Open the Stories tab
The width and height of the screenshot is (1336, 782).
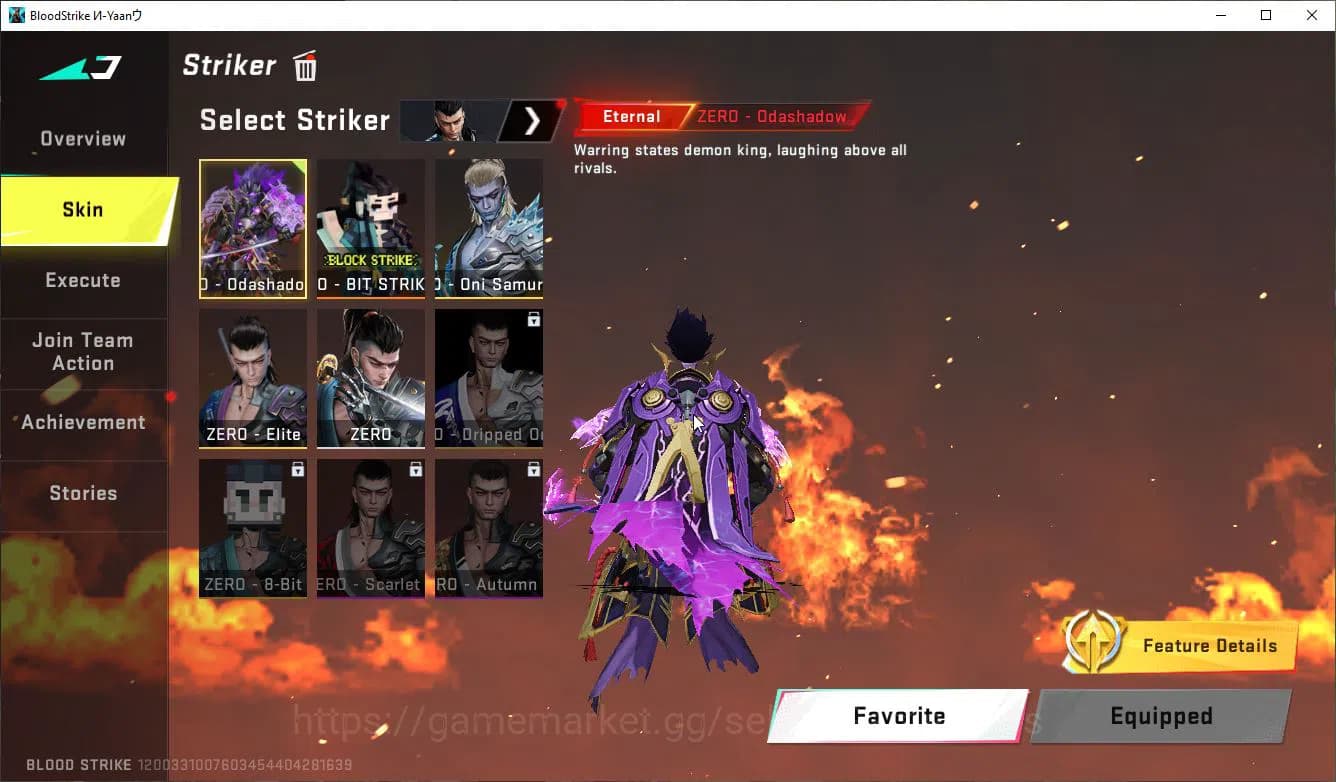pos(83,492)
